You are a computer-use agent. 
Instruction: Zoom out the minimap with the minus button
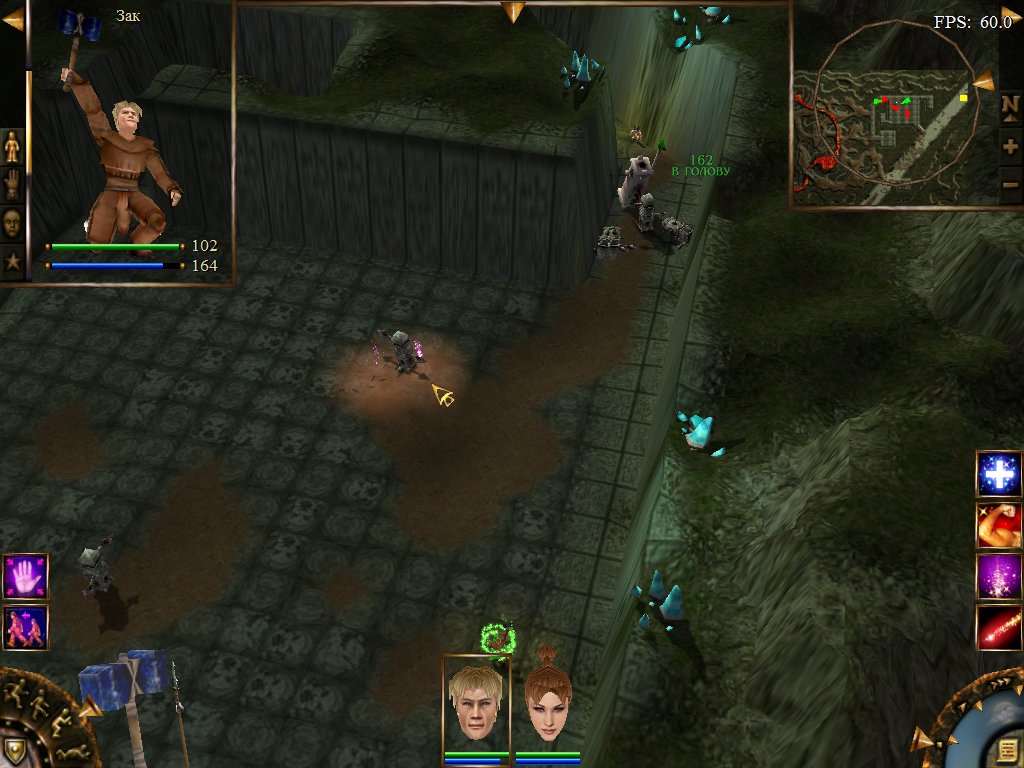point(1010,185)
